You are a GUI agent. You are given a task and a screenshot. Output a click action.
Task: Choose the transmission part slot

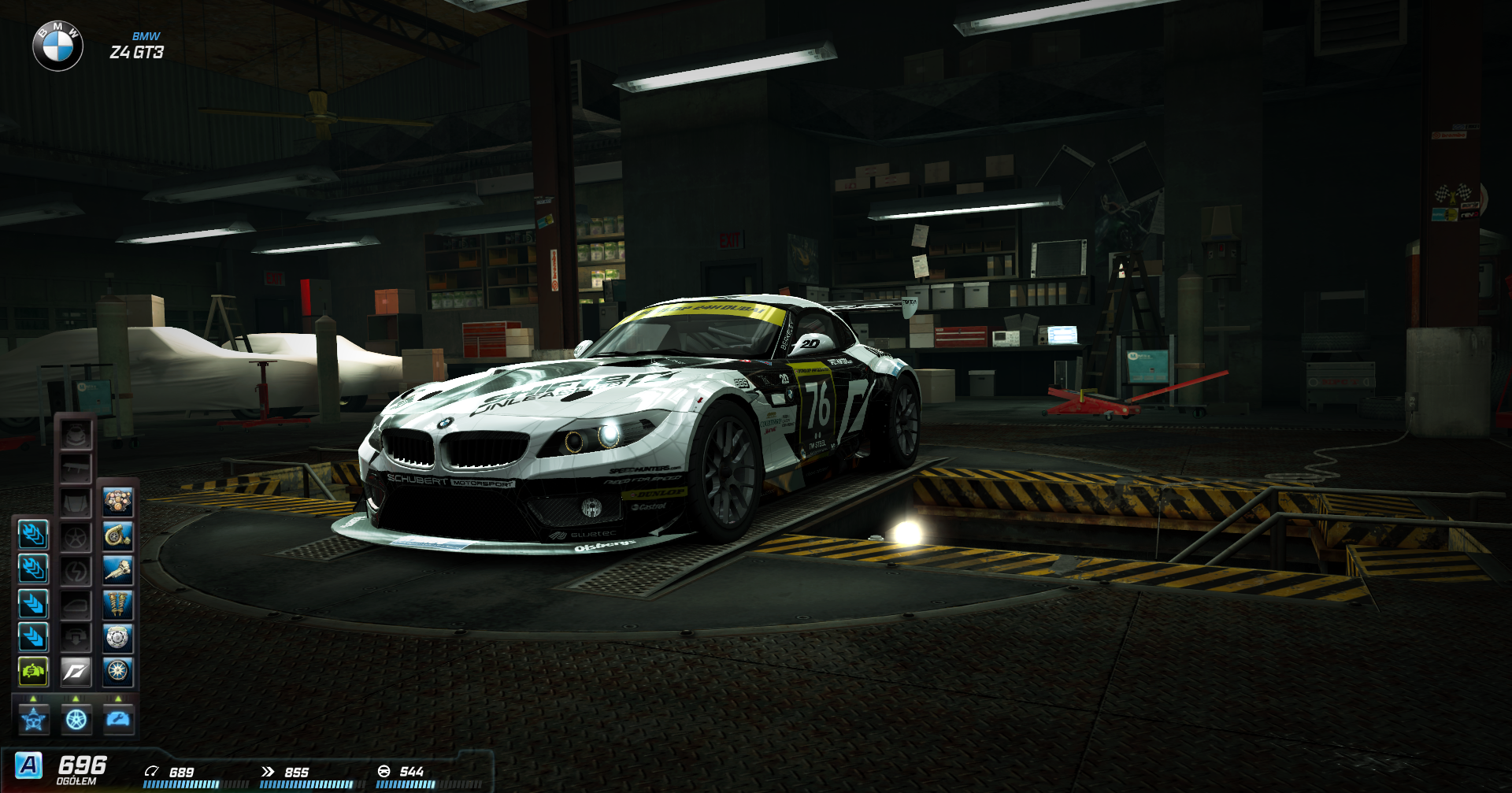(118, 570)
